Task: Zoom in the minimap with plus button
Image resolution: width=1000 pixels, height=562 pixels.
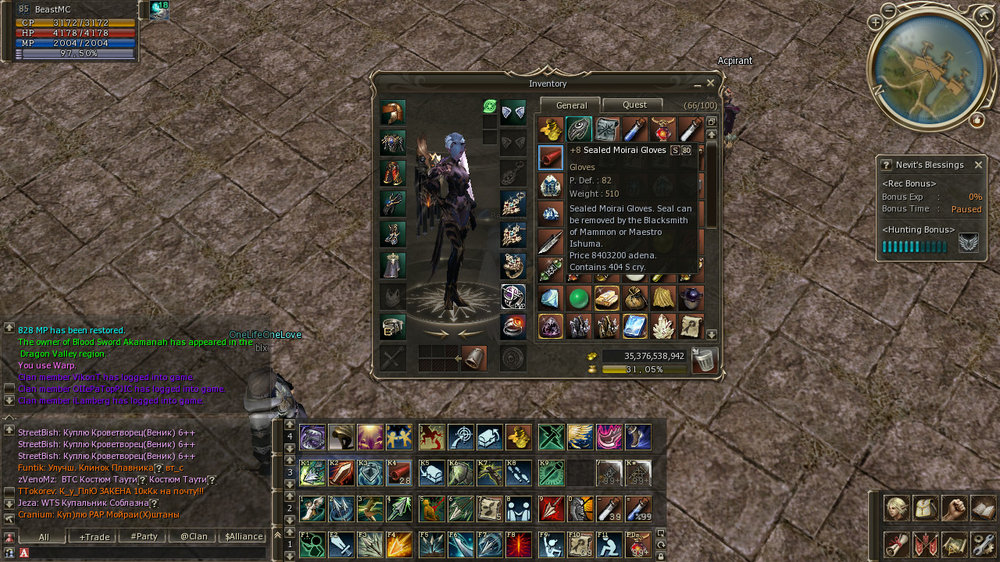Action: coord(876,20)
